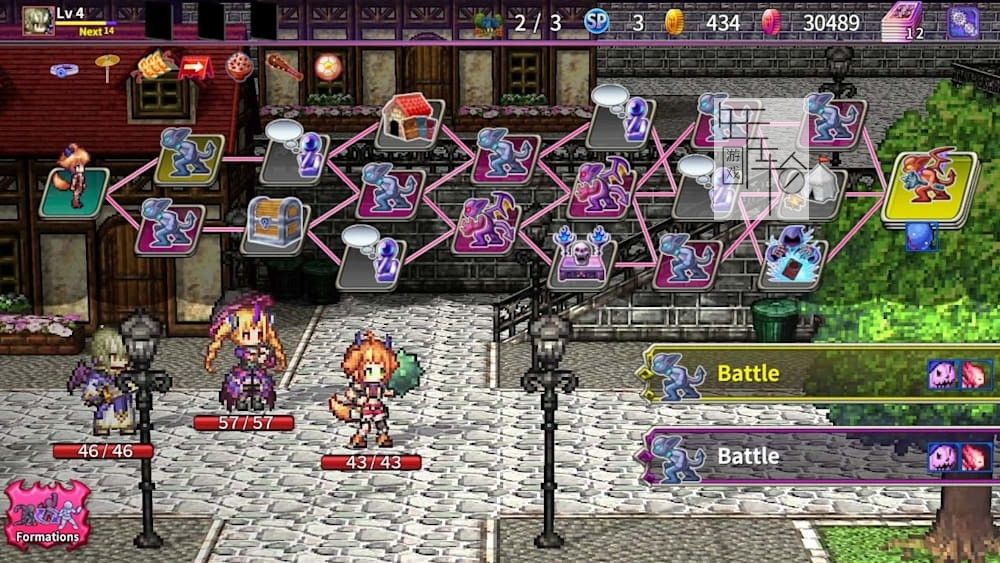Inspect the red arrow sign relic
Viewport: 1000px width, 563px height.
(x=194, y=67)
